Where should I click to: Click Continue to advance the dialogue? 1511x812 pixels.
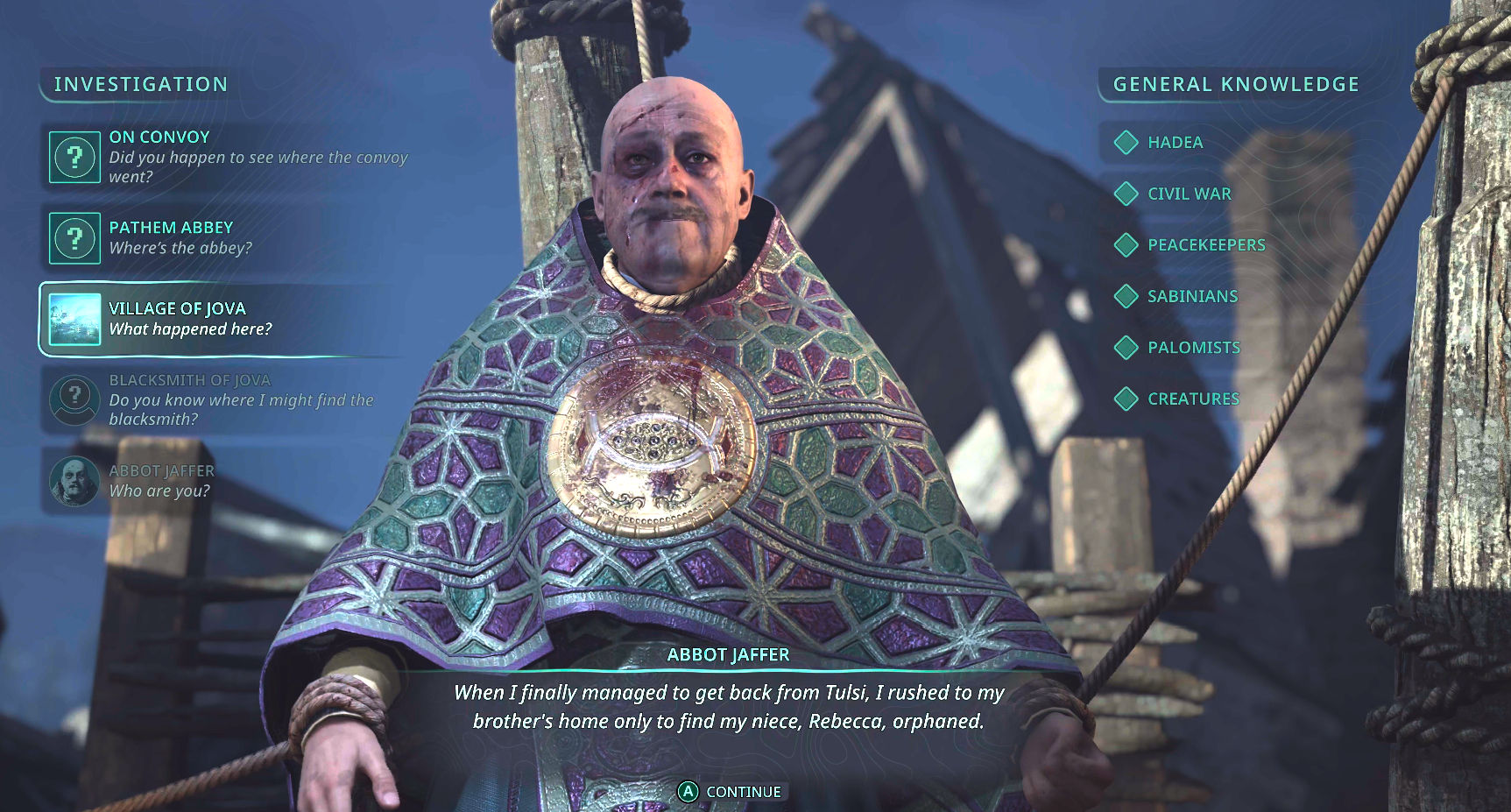730,792
